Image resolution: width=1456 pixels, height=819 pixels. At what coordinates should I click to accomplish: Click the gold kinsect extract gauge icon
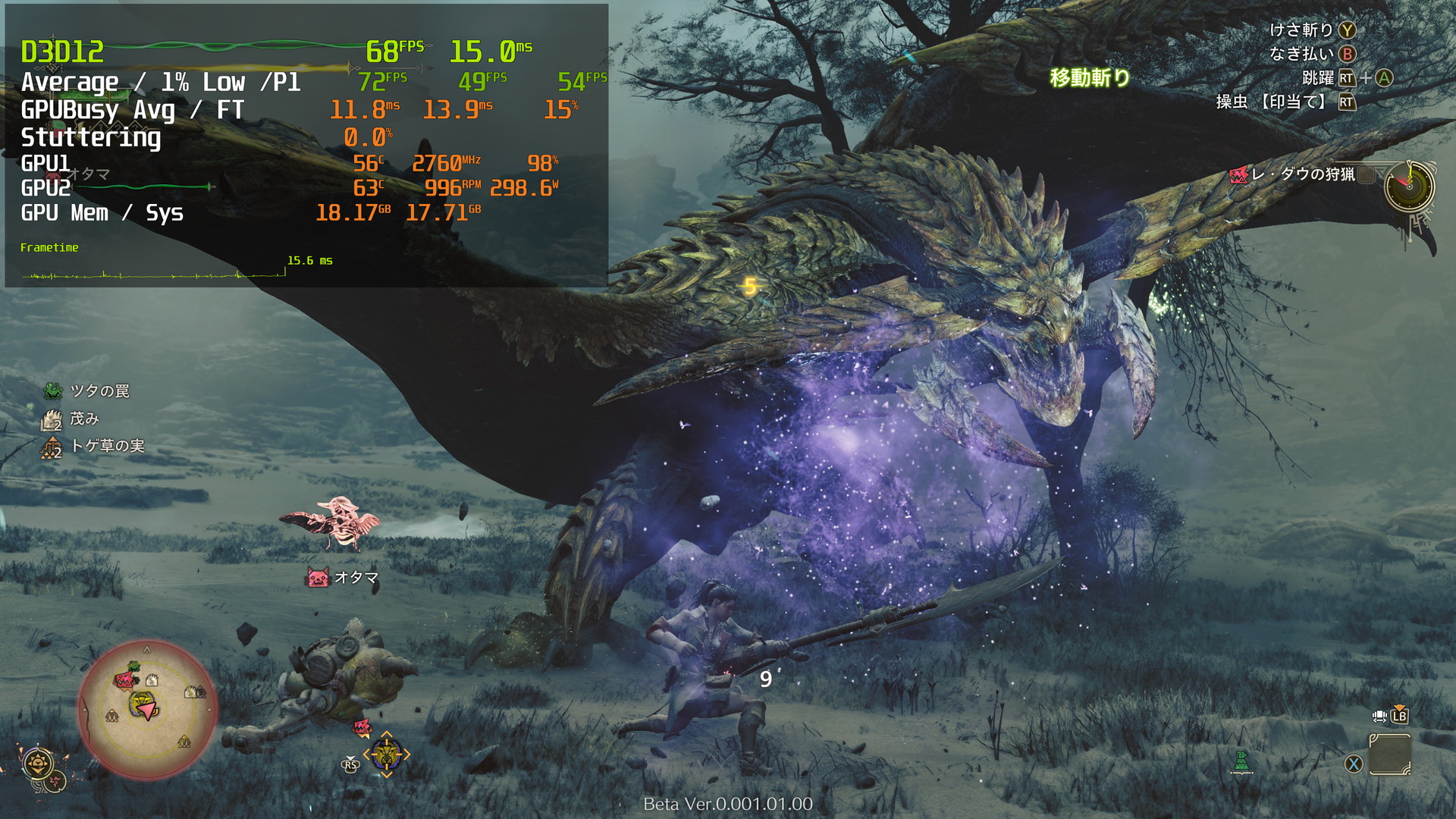(37, 763)
